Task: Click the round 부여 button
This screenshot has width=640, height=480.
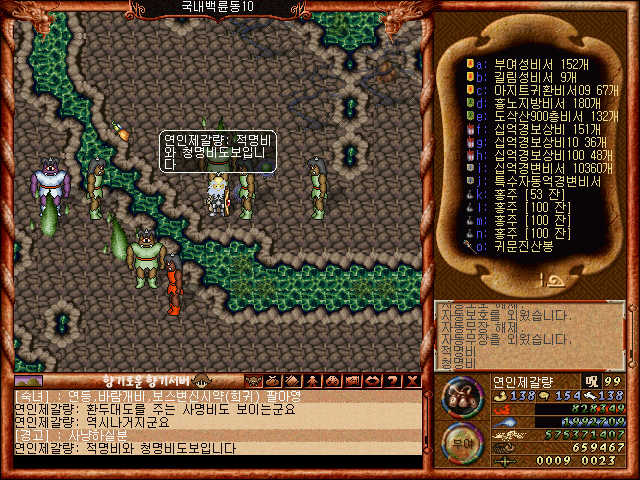Action: [x=460, y=440]
